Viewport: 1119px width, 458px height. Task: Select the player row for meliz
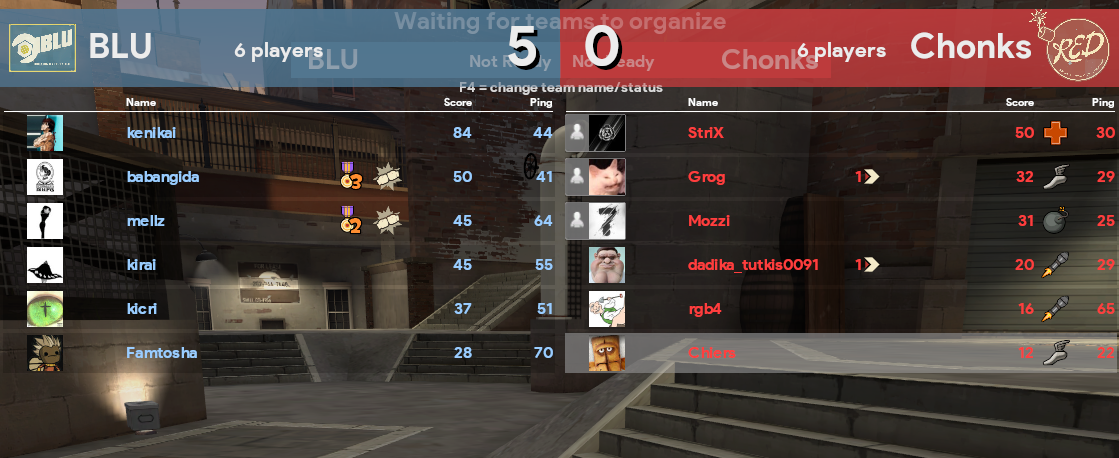146,221
